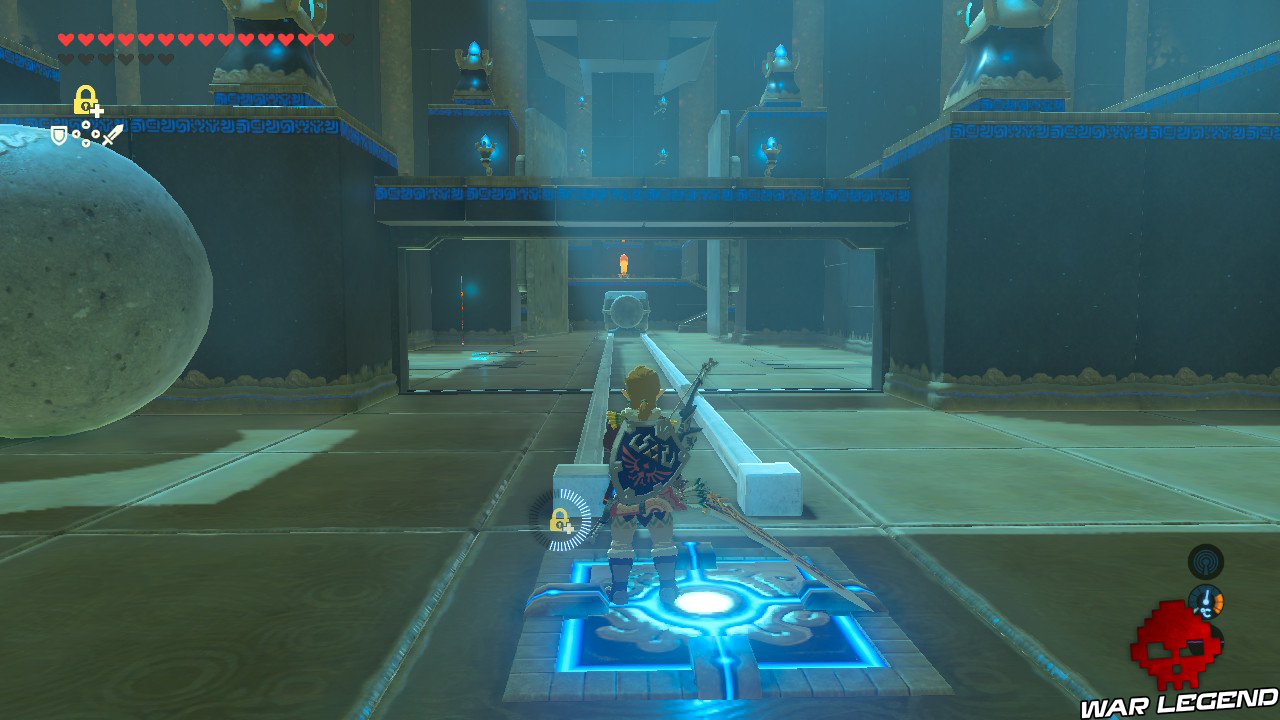Image resolution: width=1280 pixels, height=720 pixels.
Task: Click the right arrow on the d-pad
Action: (x=95, y=134)
